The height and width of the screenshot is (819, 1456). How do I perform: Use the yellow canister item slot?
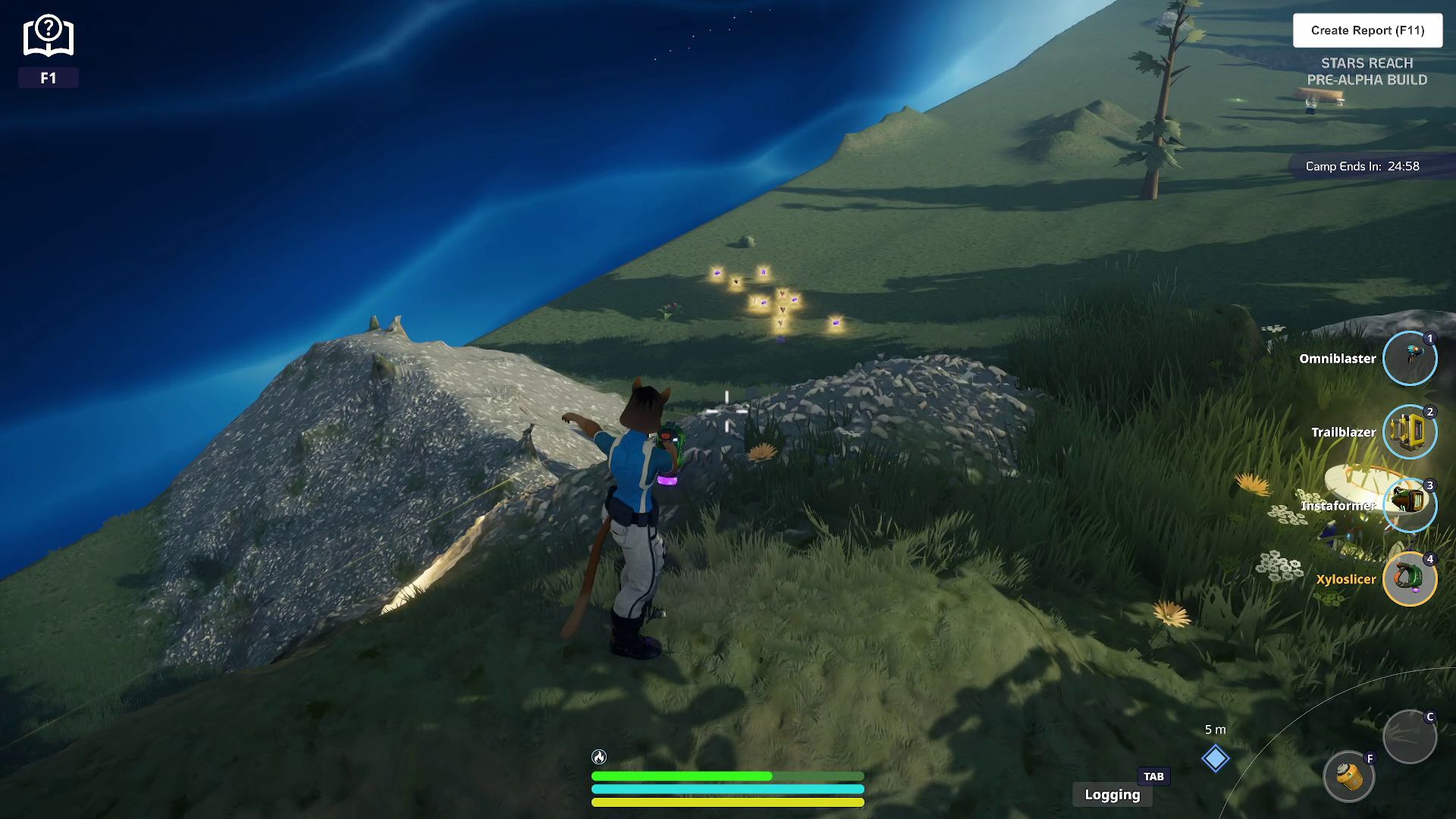click(1348, 777)
